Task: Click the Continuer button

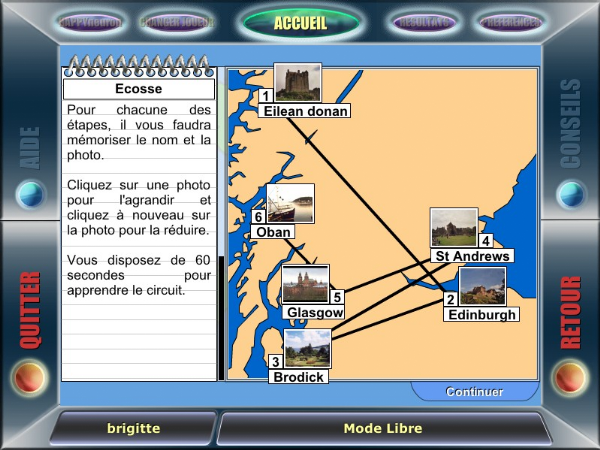Action: (474, 392)
